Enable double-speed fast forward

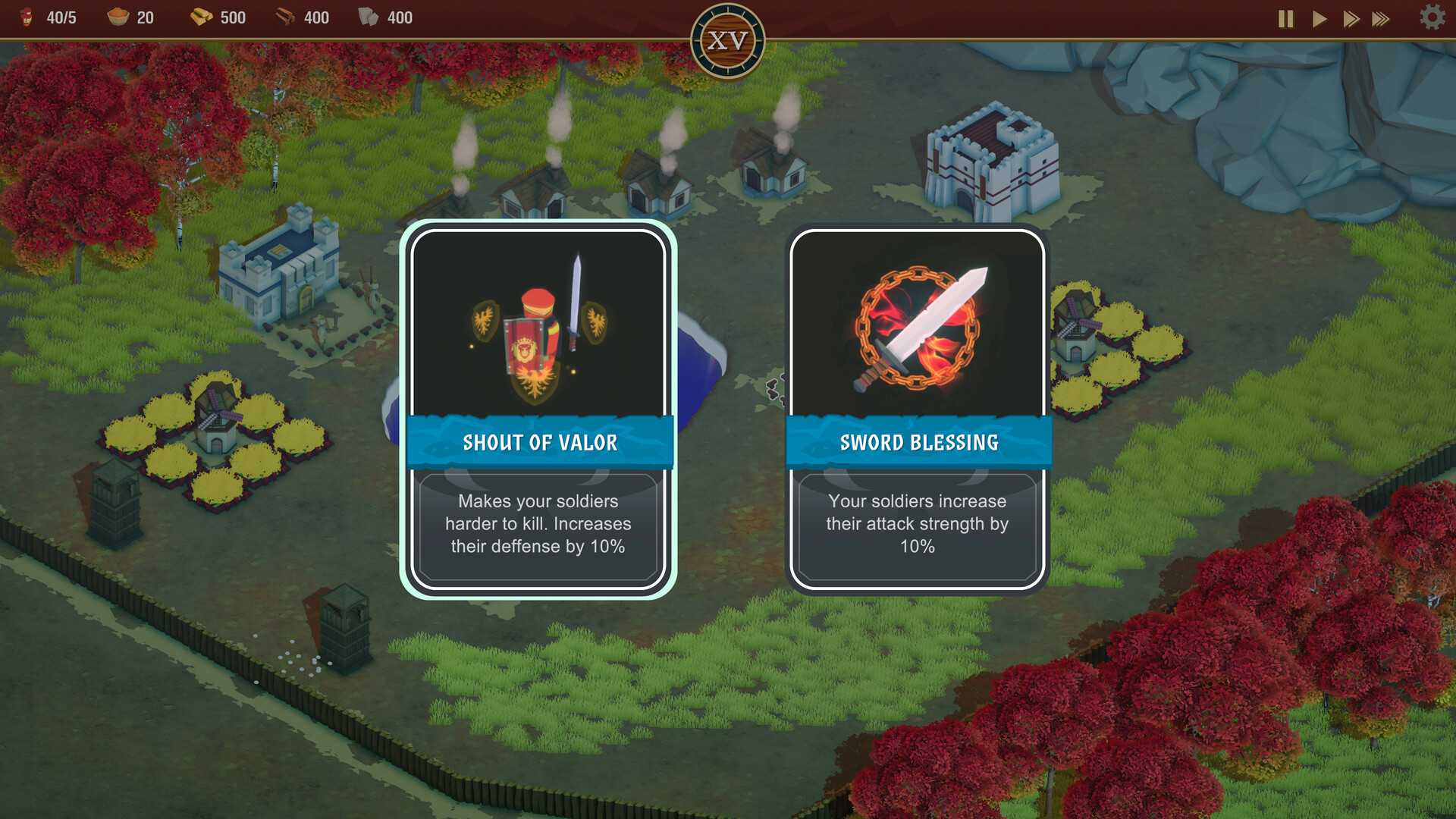(x=1351, y=19)
